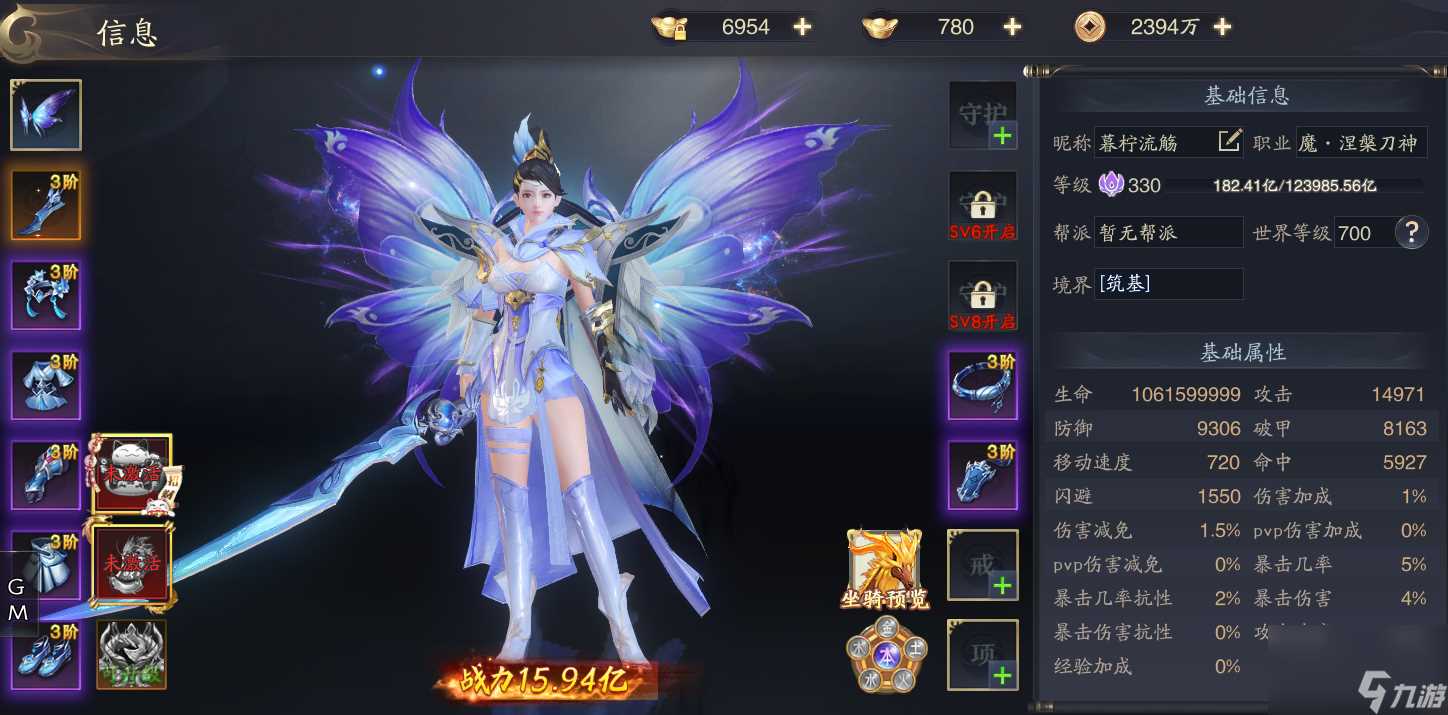Select the 3阶 boots equipment slot

pos(46,655)
